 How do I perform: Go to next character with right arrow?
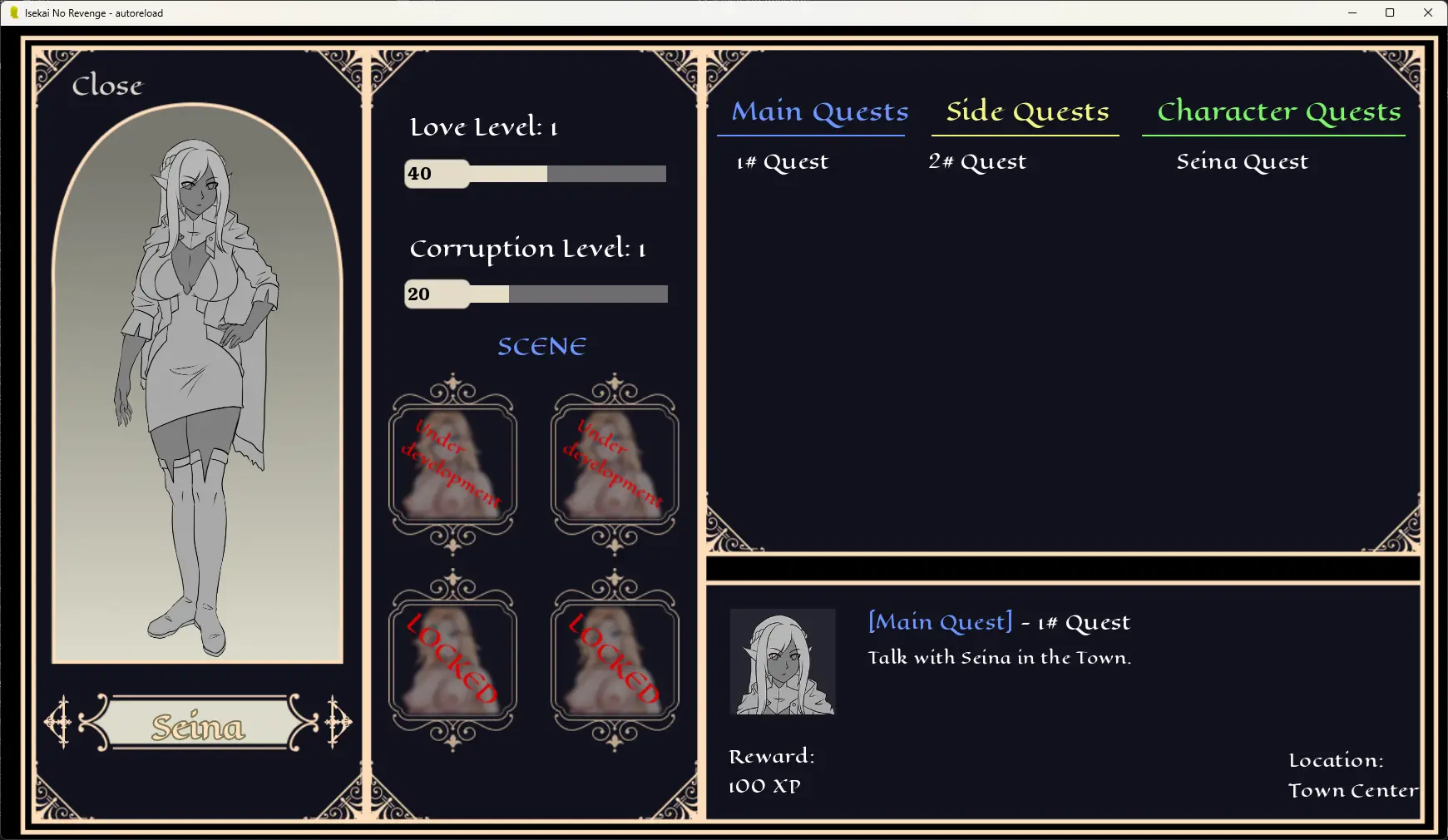coord(338,722)
